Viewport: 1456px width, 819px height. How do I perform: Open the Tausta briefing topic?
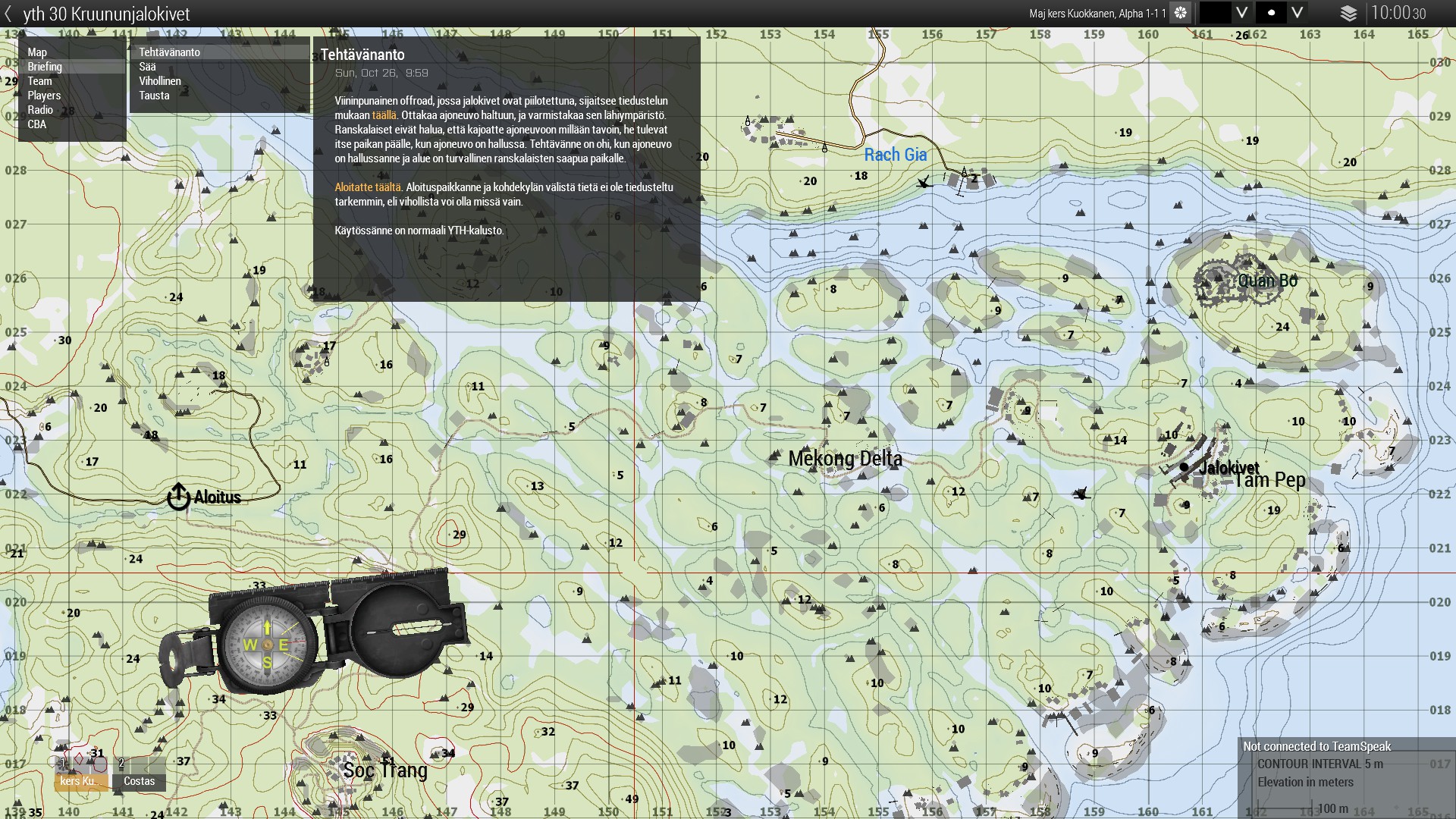(x=154, y=96)
